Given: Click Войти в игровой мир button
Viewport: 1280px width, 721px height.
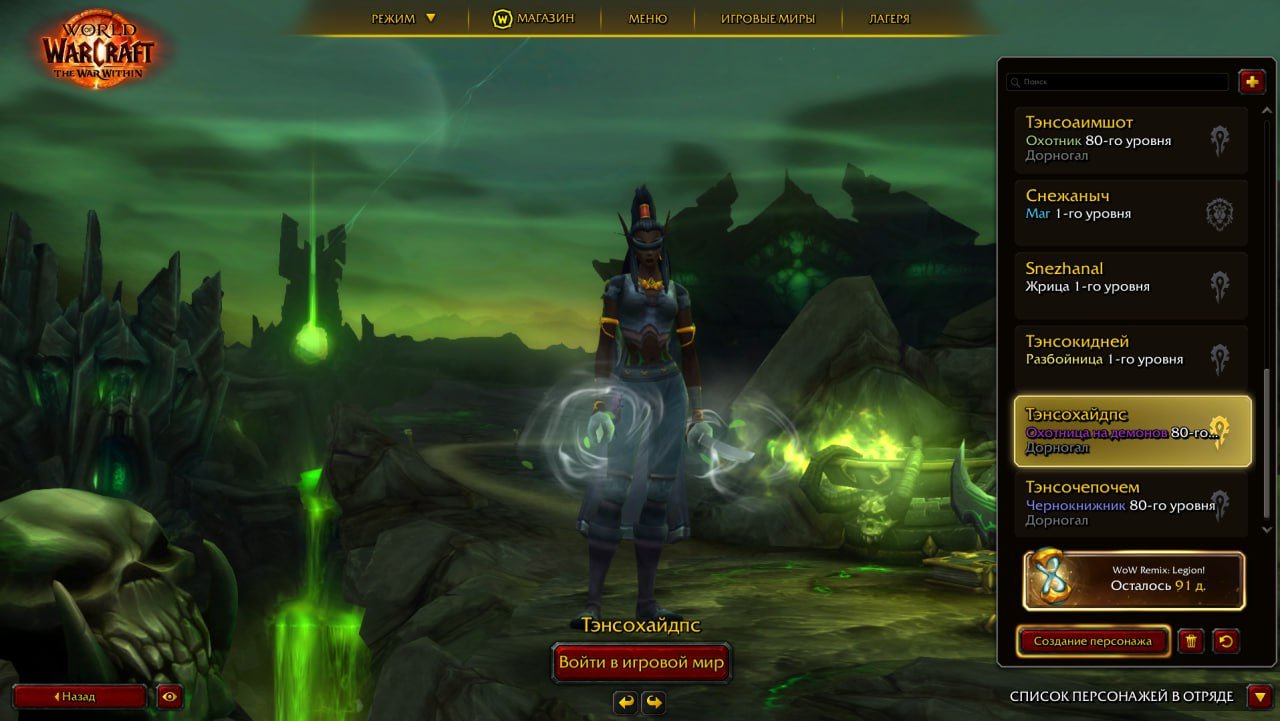Looking at the screenshot, I should [641, 662].
